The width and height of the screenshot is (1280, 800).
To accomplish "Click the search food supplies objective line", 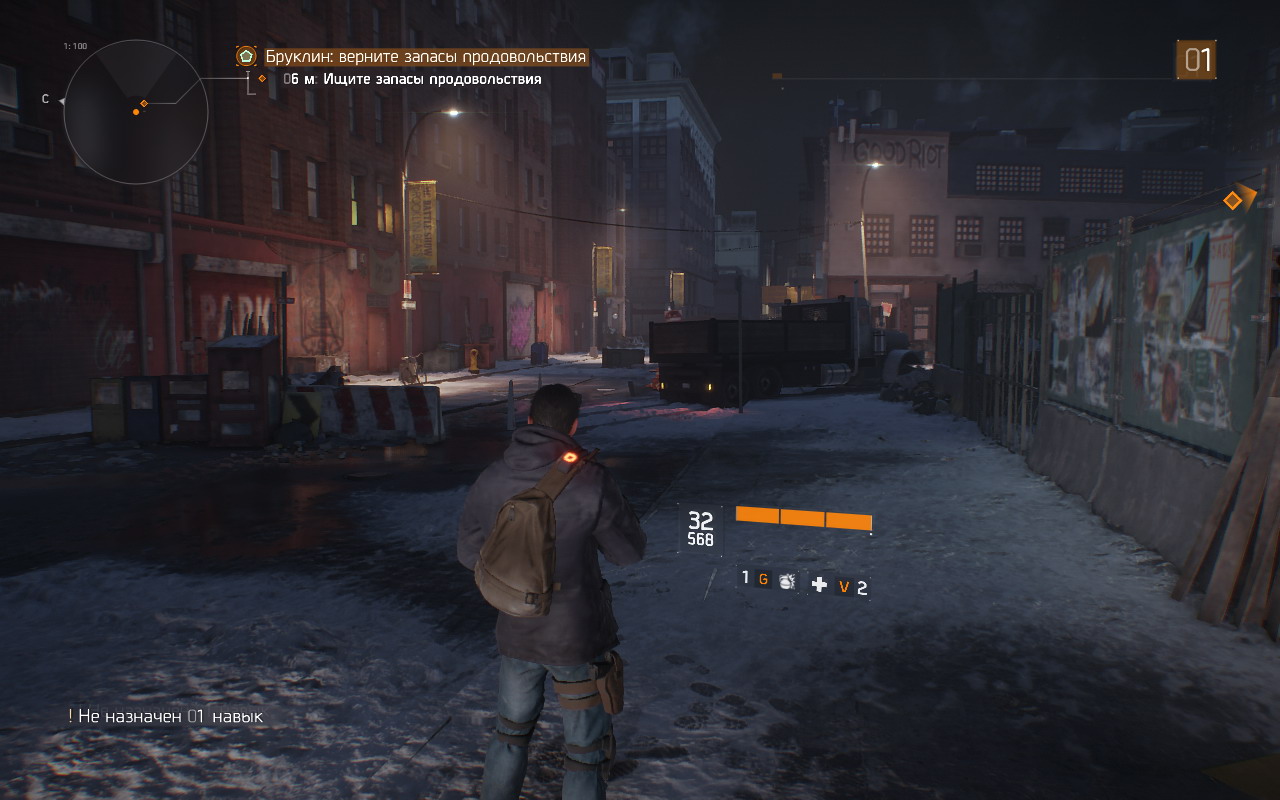I will pyautogui.click(x=412, y=79).
